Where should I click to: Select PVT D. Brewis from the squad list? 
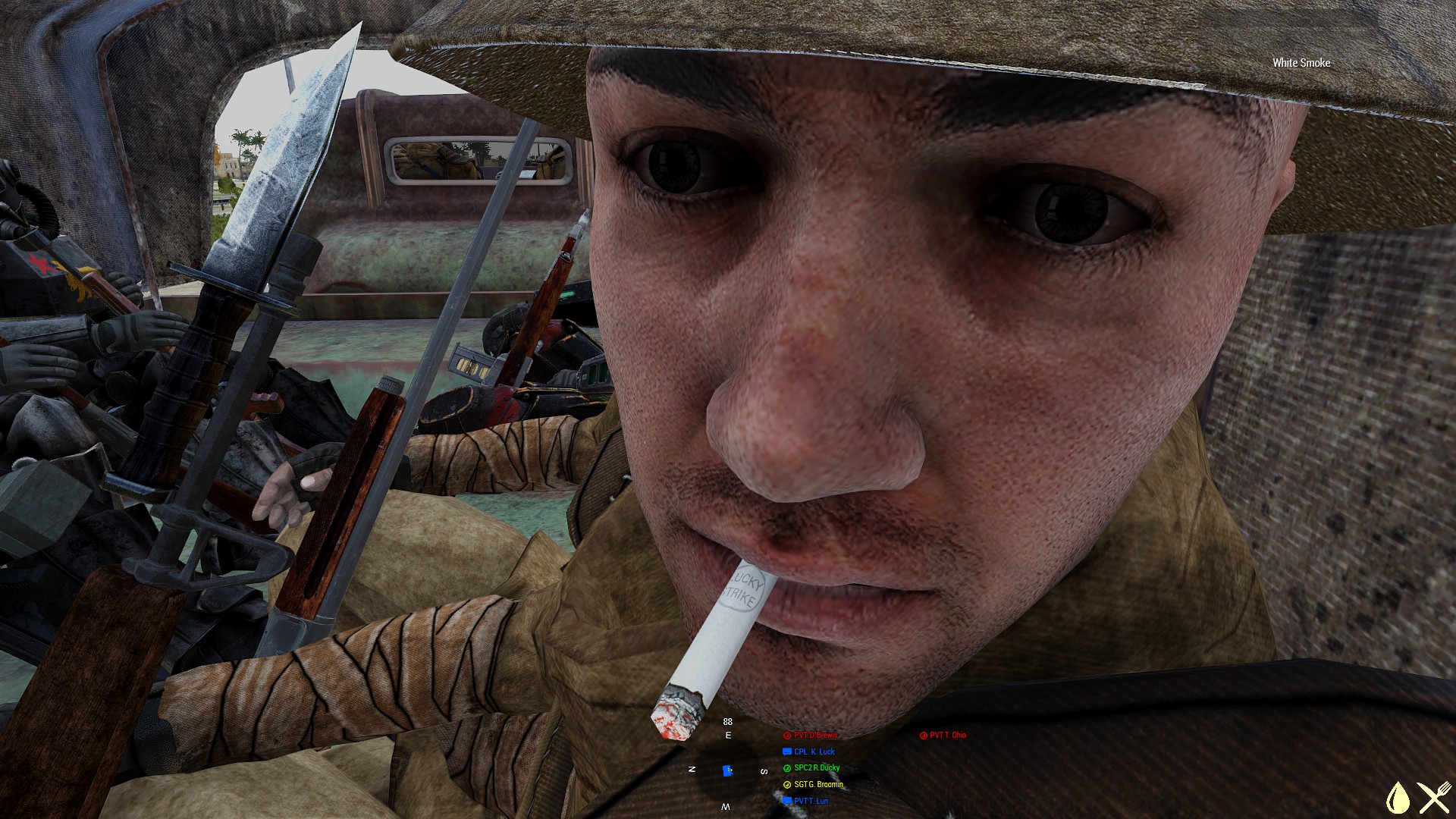point(815,735)
